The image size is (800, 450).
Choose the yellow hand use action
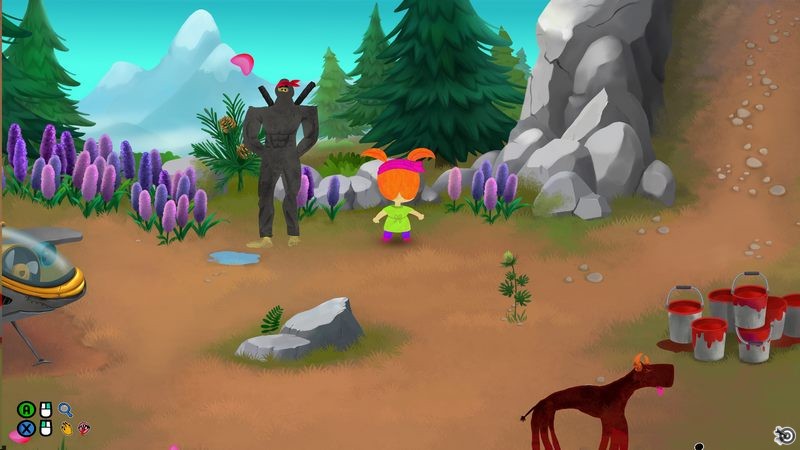click(x=66, y=429)
